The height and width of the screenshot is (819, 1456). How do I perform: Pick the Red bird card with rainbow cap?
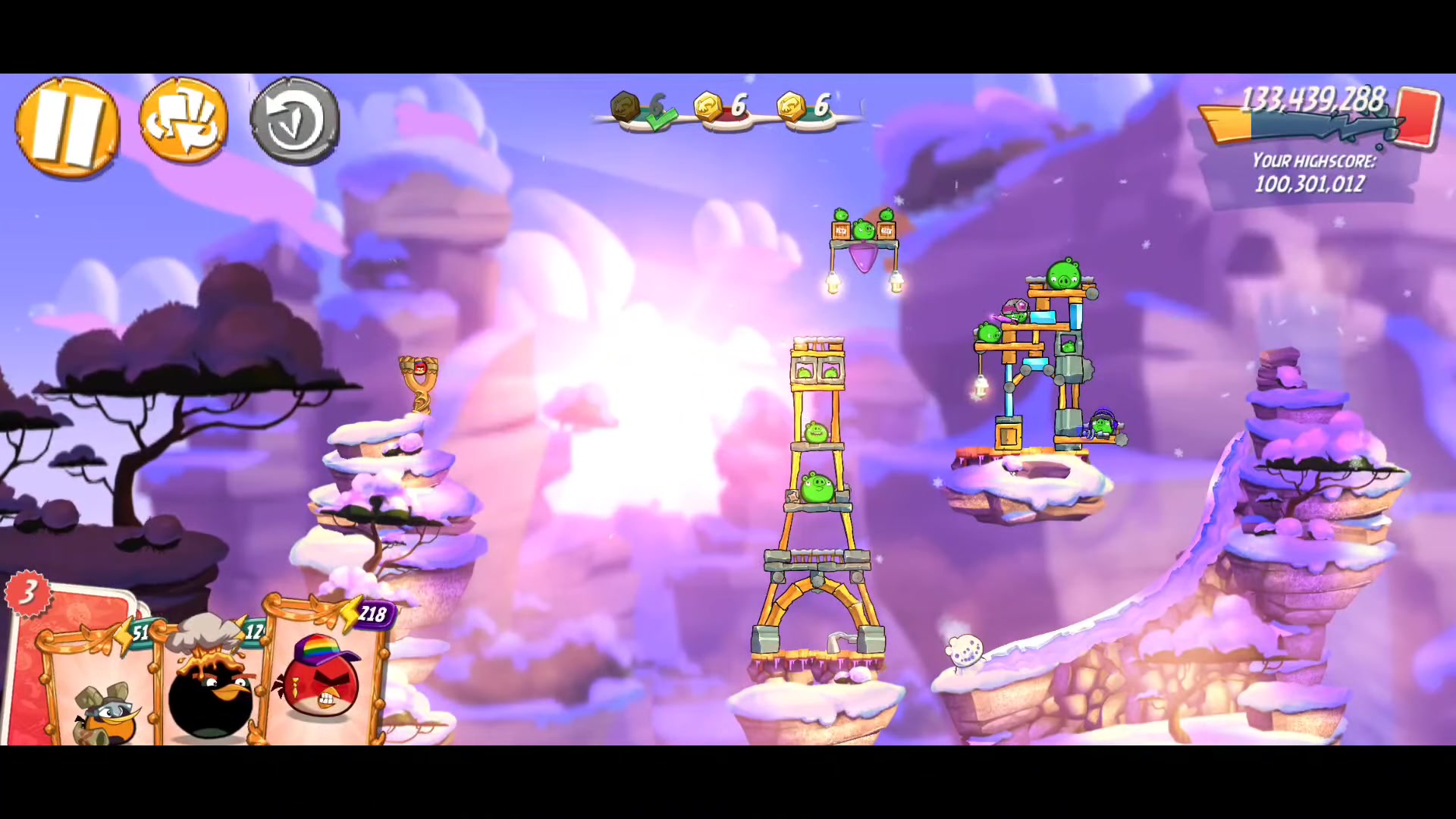click(322, 679)
